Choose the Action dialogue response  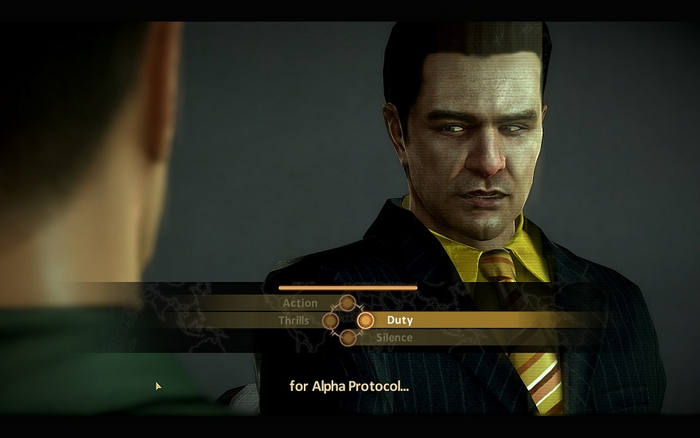(300, 303)
